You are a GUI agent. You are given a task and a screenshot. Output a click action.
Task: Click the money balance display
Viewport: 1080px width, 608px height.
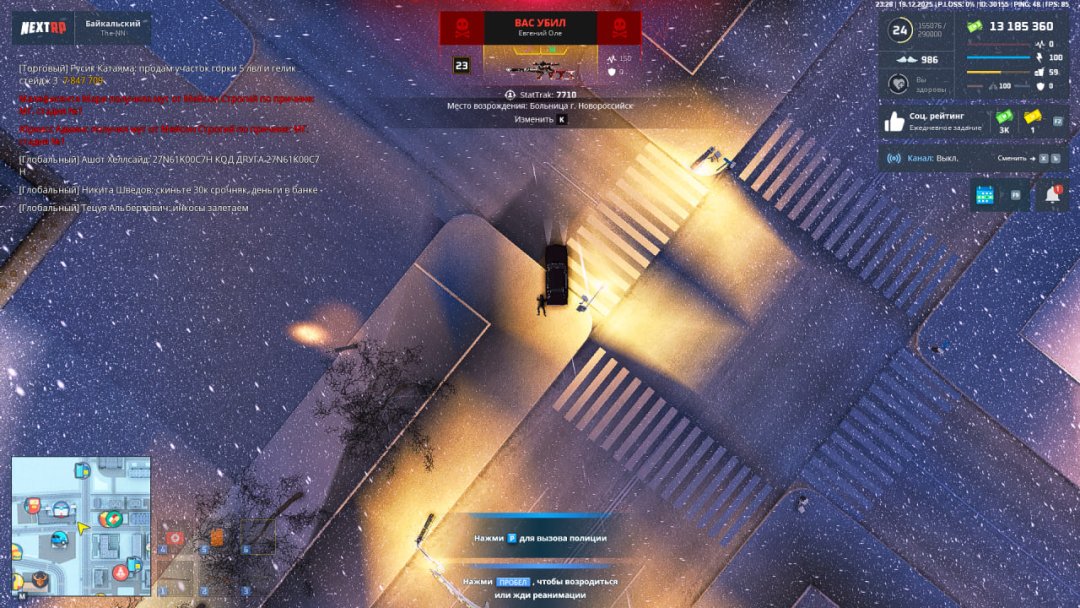pyautogui.click(x=1009, y=27)
